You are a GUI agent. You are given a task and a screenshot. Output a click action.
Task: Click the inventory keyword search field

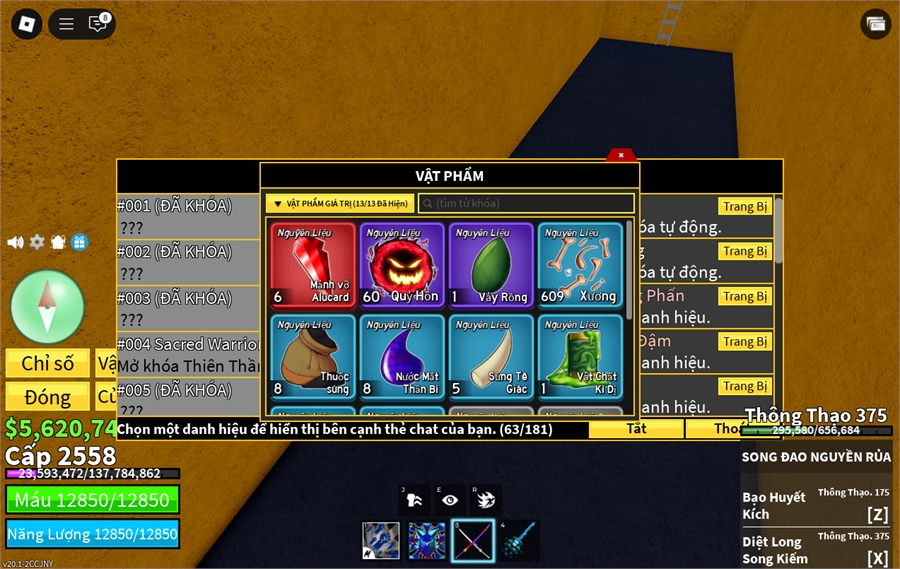pos(526,203)
